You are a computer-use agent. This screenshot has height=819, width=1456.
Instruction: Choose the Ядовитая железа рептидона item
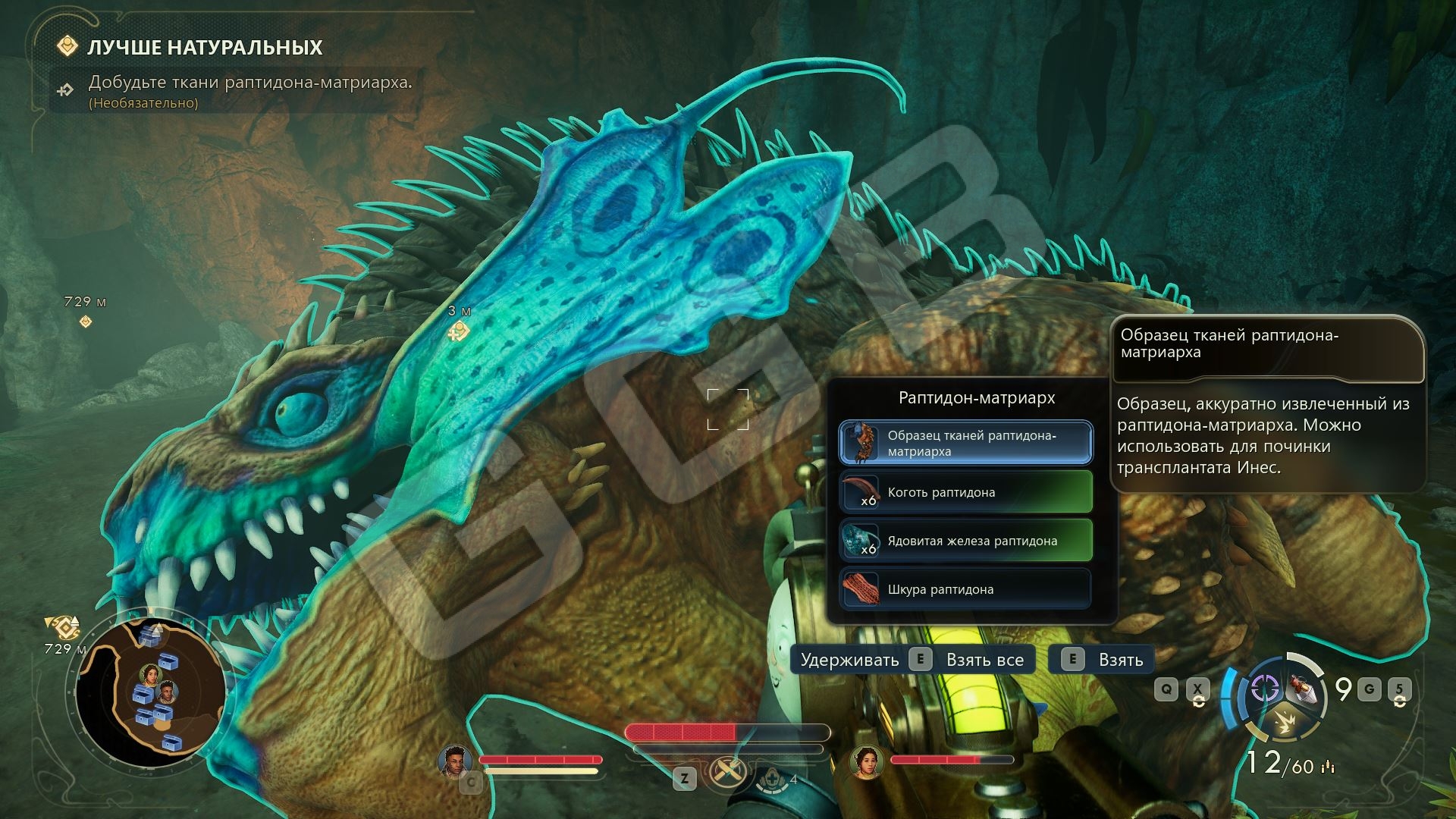[965, 541]
